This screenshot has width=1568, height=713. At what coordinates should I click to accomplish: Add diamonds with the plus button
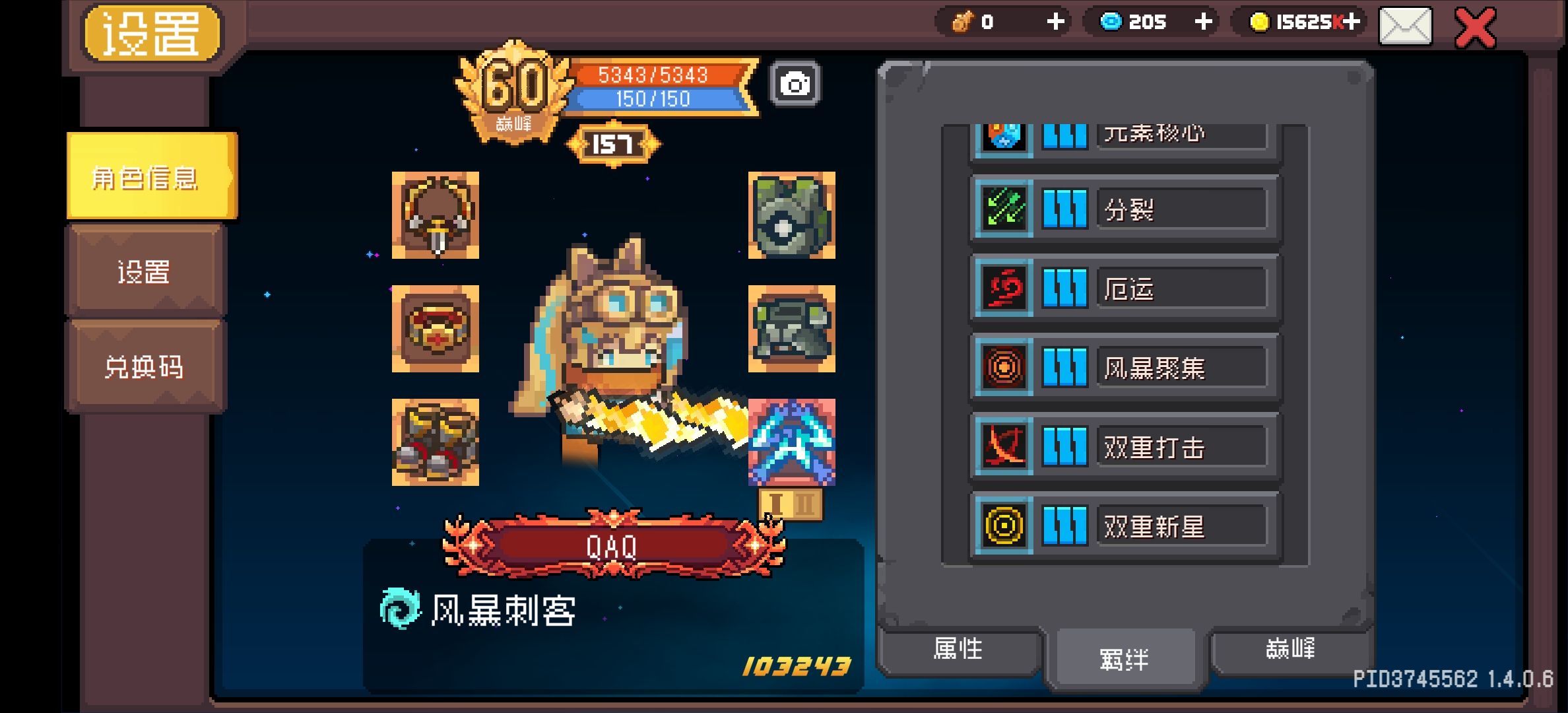coord(1204,22)
